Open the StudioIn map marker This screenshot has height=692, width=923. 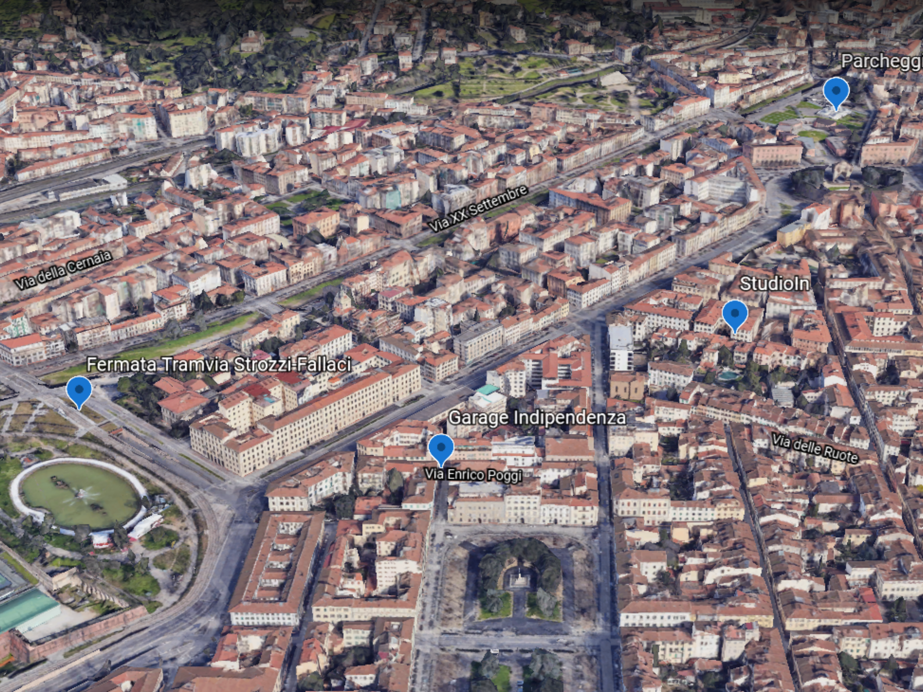click(735, 314)
